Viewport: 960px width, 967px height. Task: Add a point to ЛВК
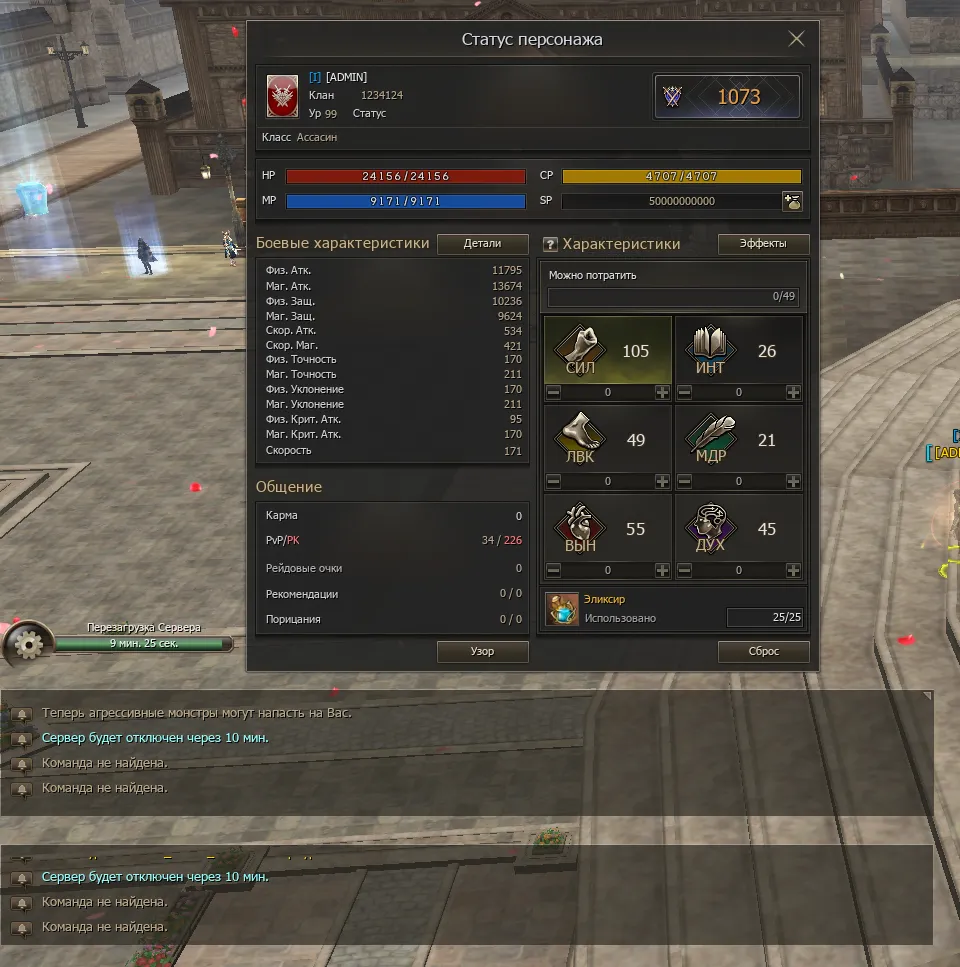click(x=662, y=482)
